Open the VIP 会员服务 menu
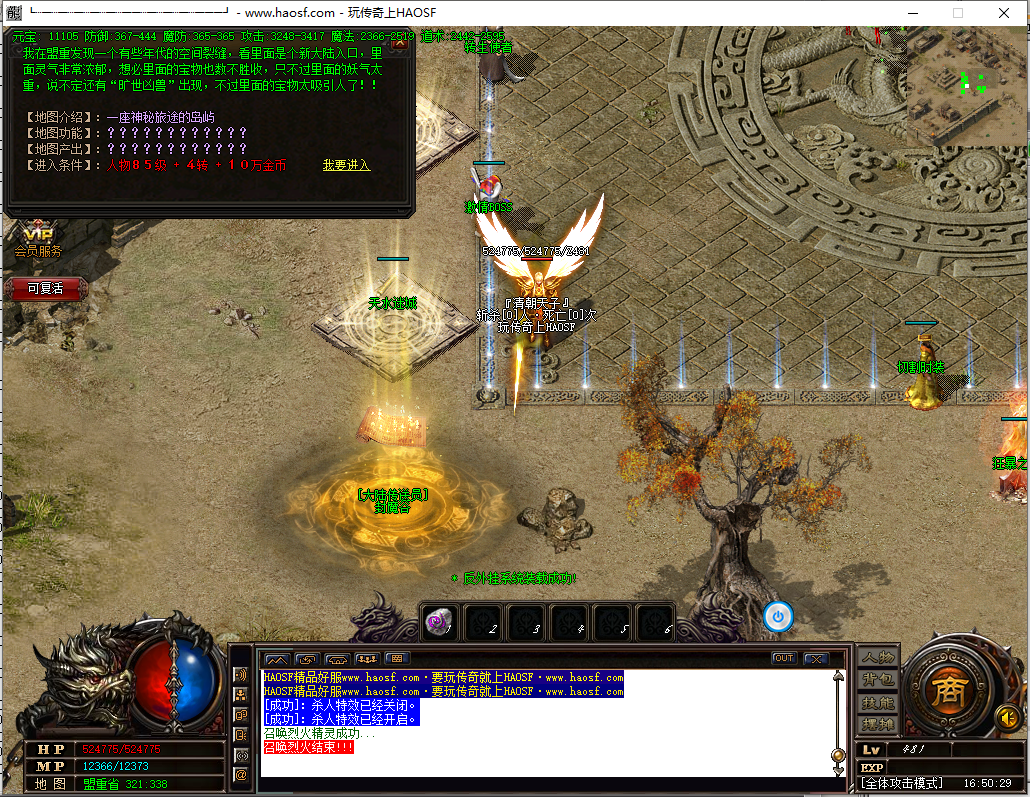The height and width of the screenshot is (797, 1030). tap(37, 242)
